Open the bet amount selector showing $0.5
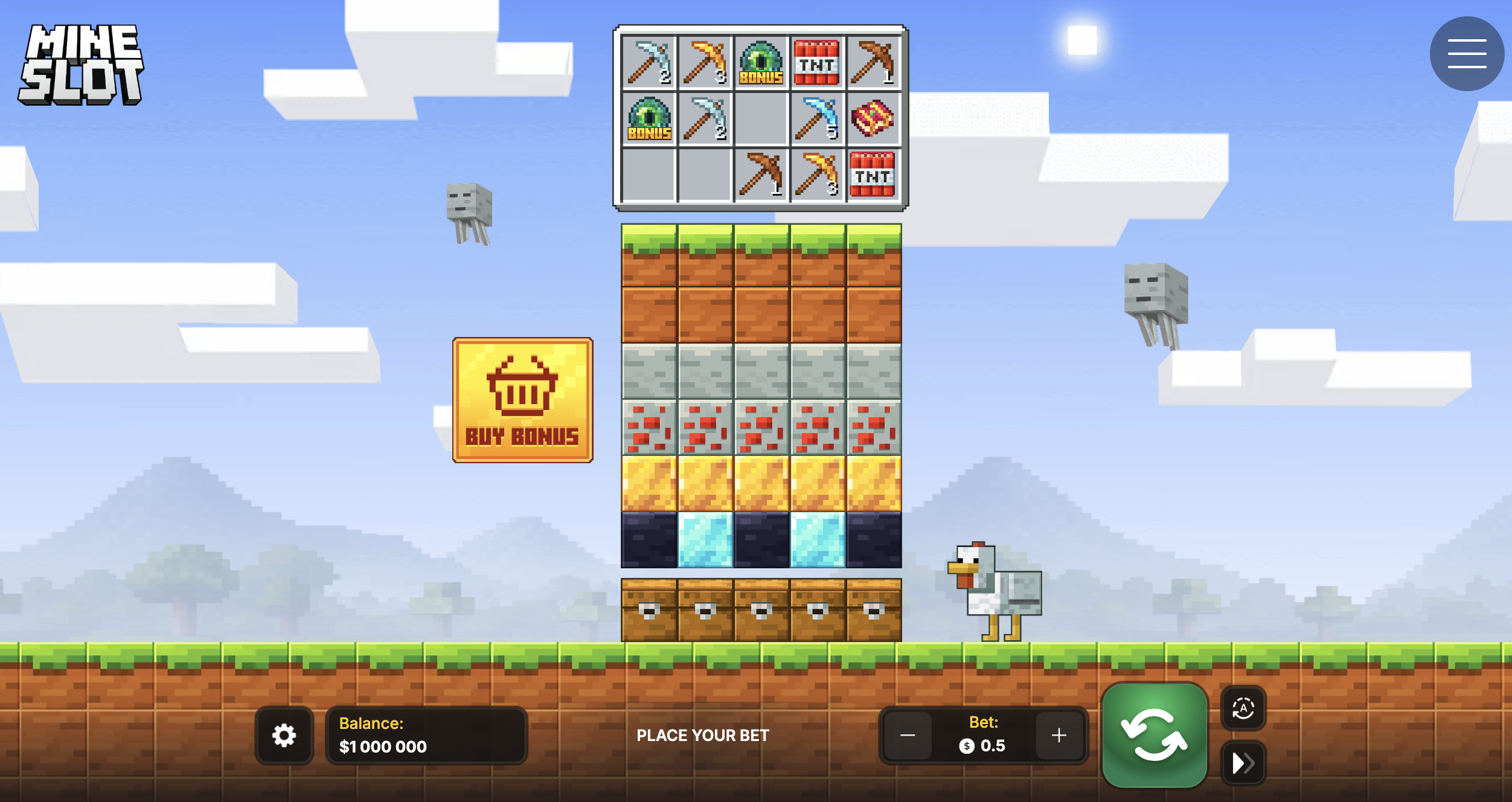This screenshot has width=1512, height=802. [983, 745]
